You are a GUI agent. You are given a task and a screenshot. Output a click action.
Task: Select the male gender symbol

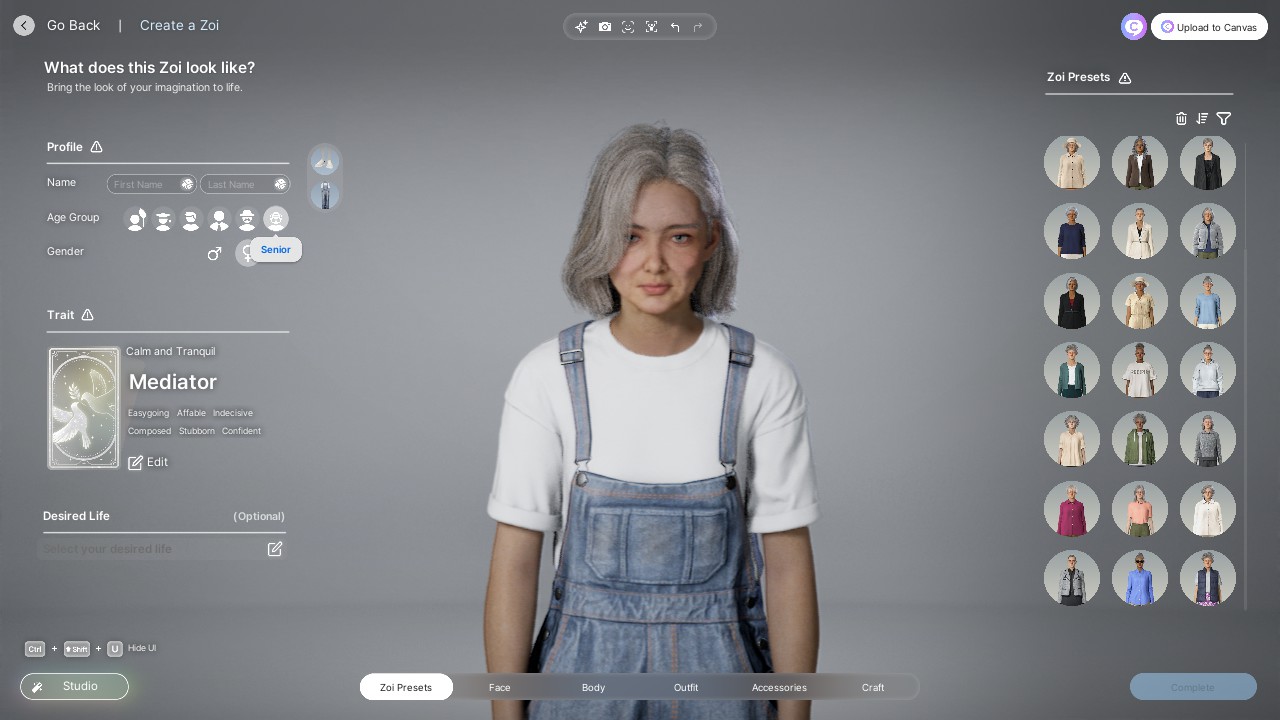[x=214, y=253]
